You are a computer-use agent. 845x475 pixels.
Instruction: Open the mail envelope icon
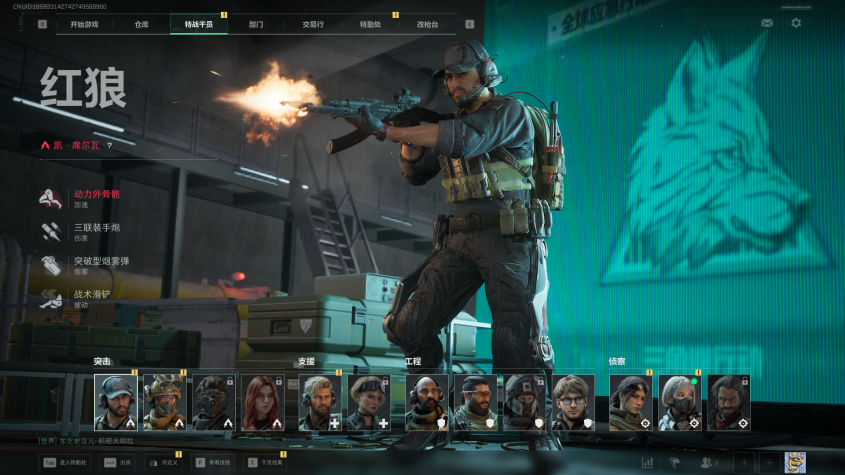pyautogui.click(x=767, y=23)
